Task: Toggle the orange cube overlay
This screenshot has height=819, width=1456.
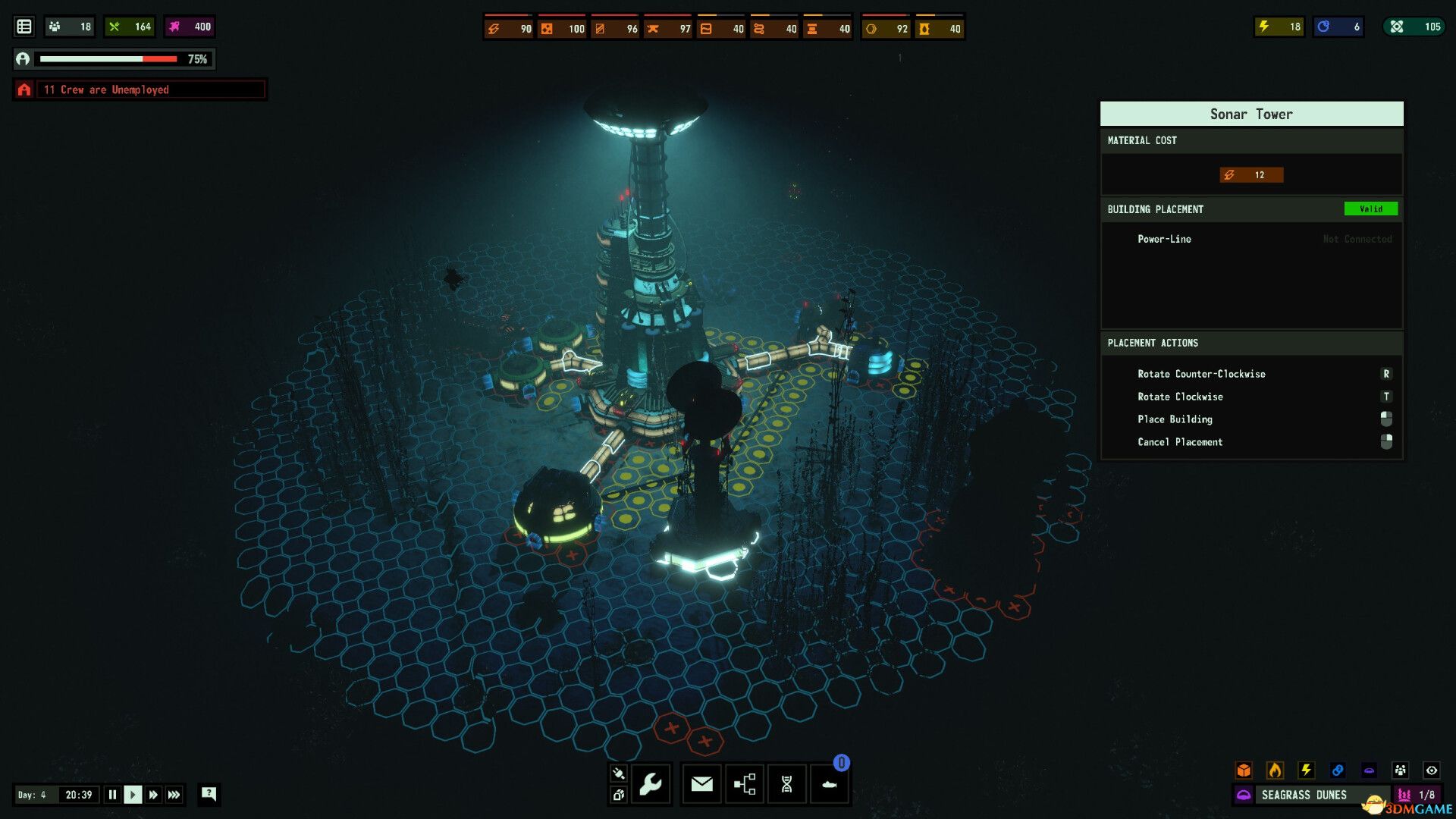Action: (x=1244, y=770)
